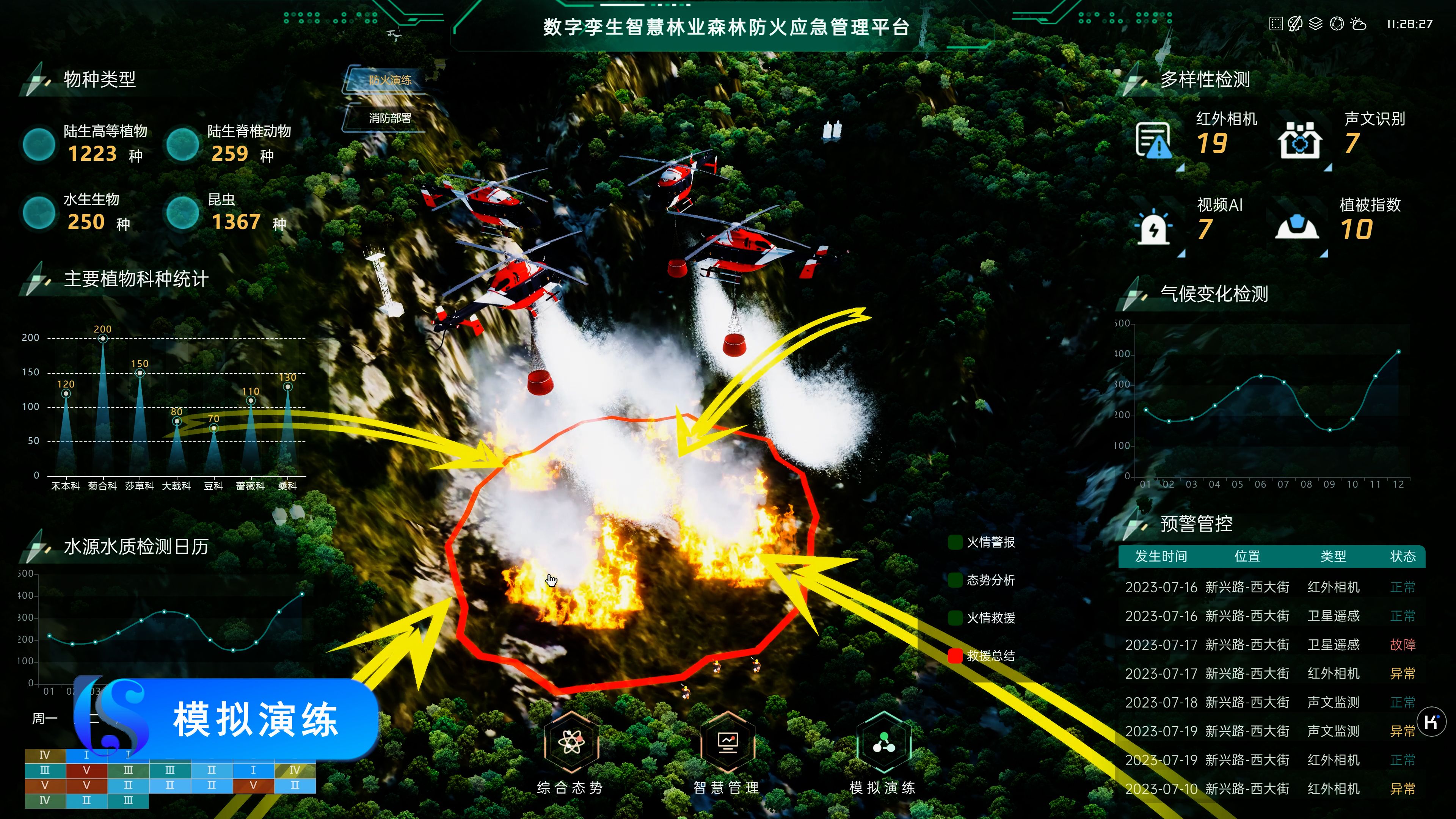1456x819 pixels.
Task: Toggle the stacked layers icon
Action: pos(1316,24)
